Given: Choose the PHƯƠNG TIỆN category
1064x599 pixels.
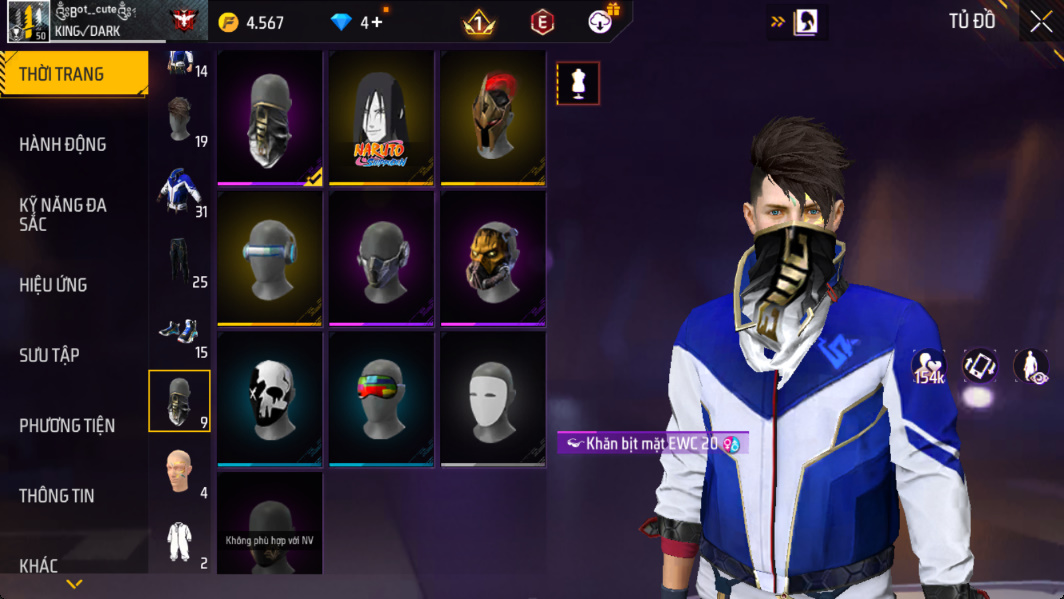Looking at the screenshot, I should [x=67, y=426].
